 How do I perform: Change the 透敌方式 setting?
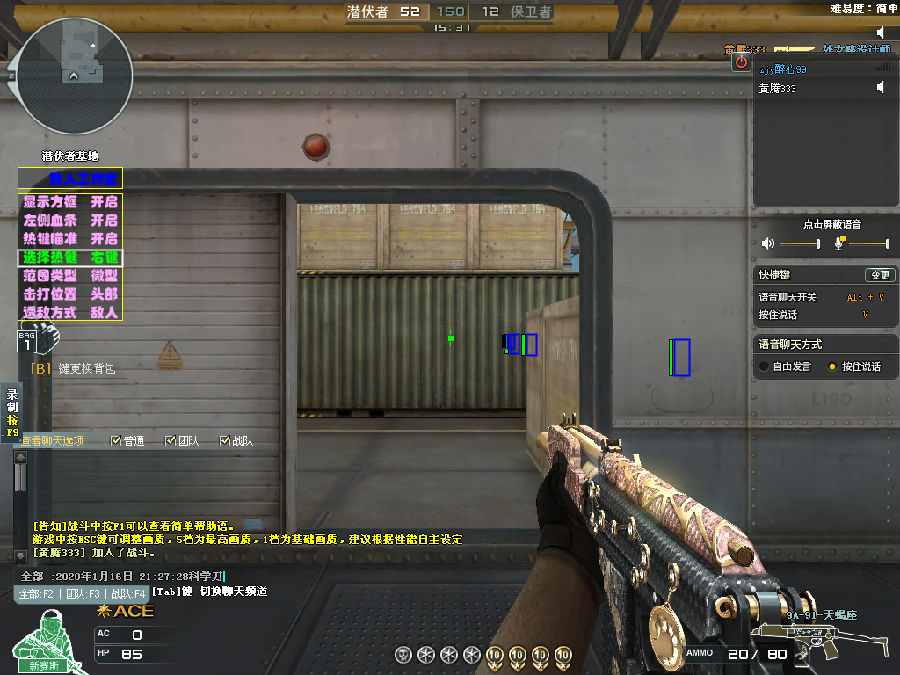pos(70,313)
